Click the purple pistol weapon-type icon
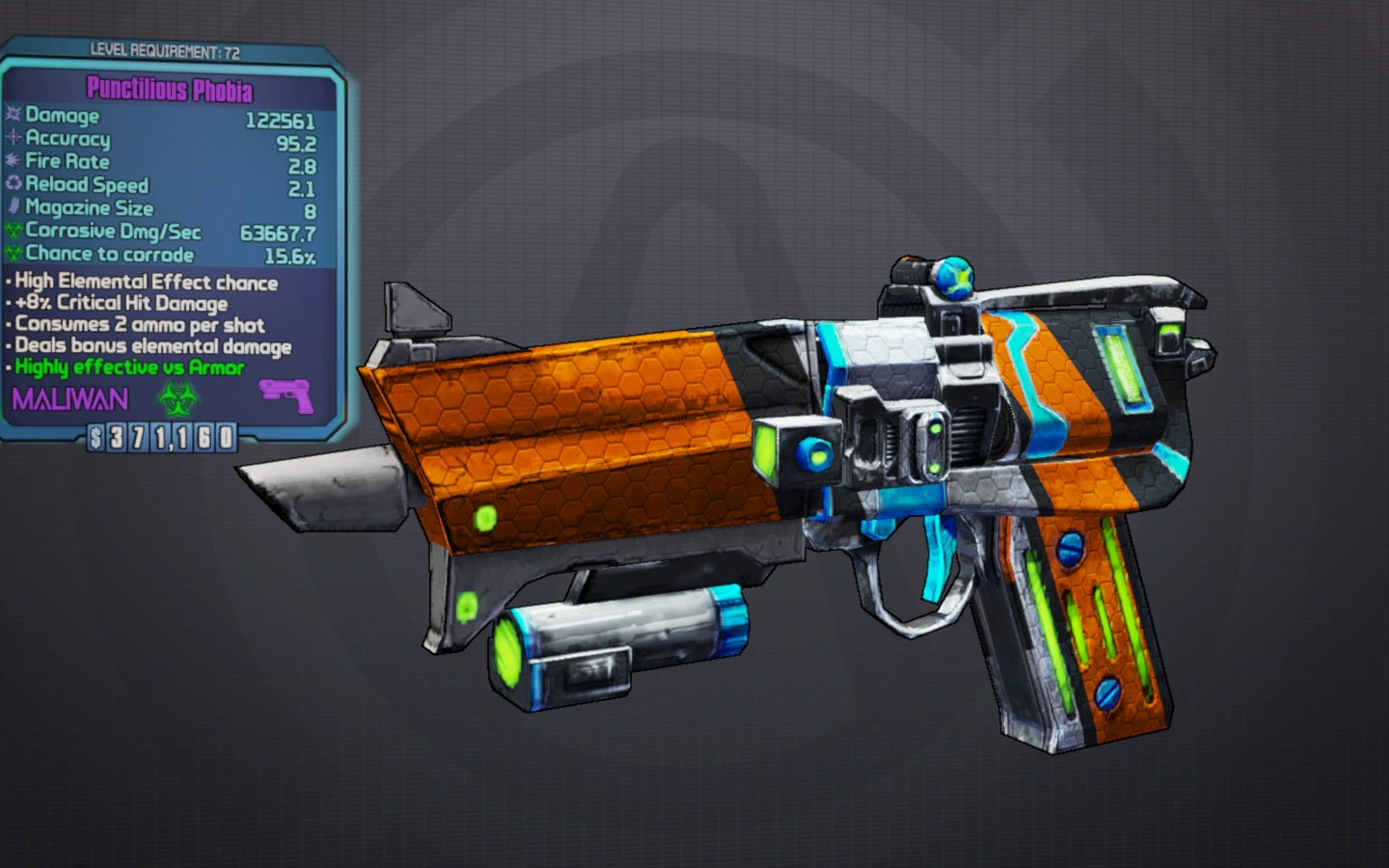Viewport: 1389px width, 868px height. 286,394
